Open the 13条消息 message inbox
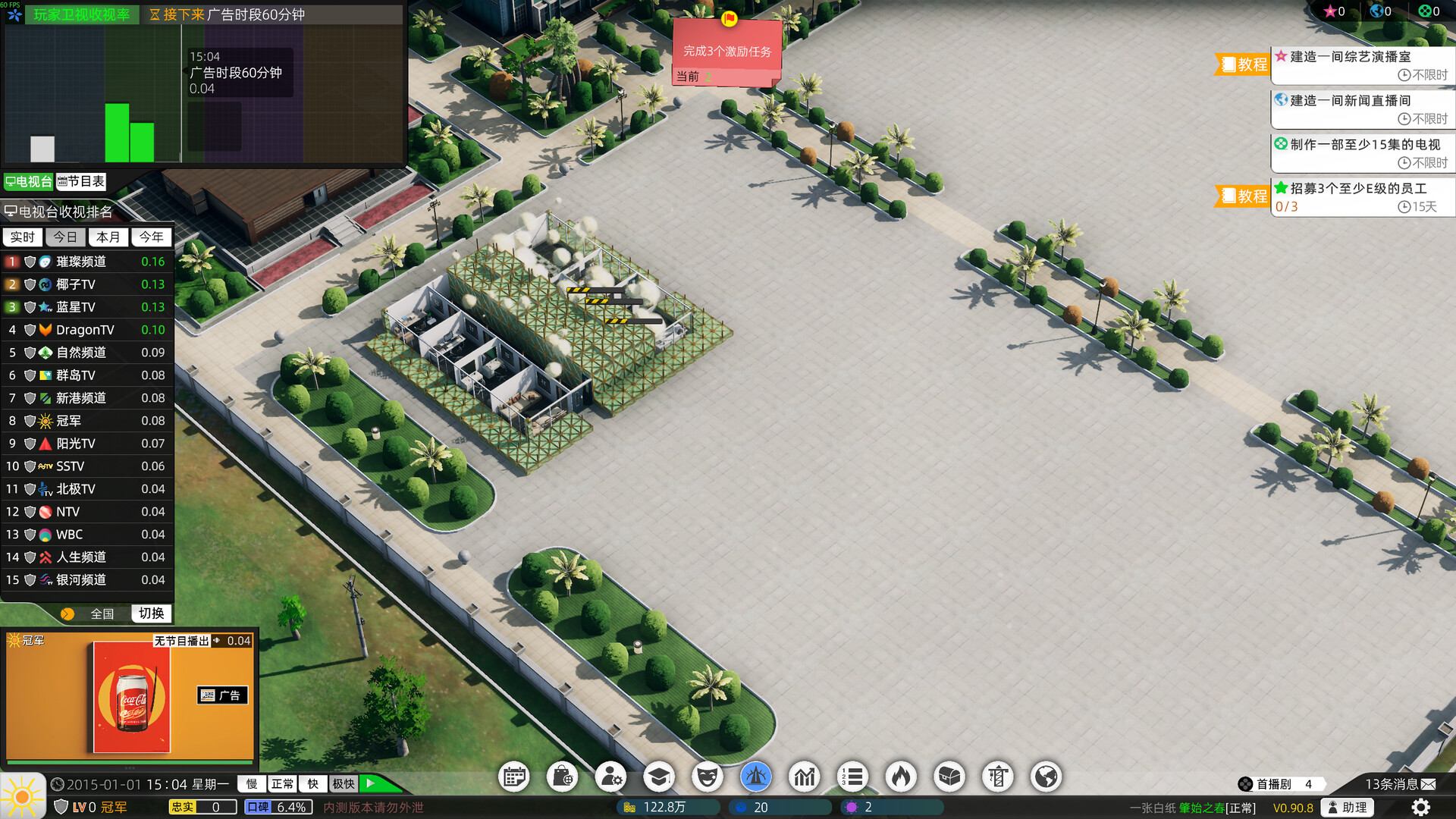 click(x=1399, y=784)
